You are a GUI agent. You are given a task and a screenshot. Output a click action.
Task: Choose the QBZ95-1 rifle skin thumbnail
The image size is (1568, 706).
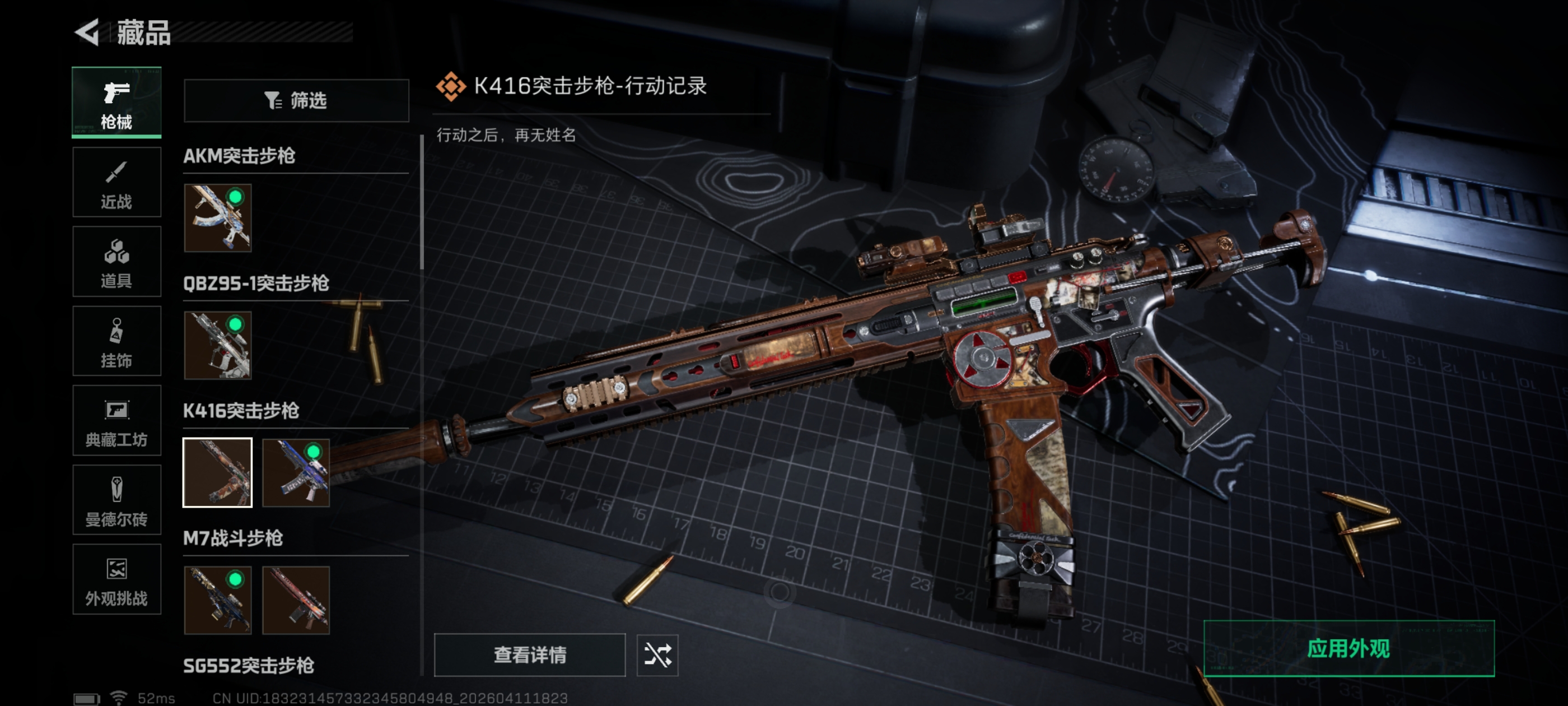pyautogui.click(x=217, y=345)
